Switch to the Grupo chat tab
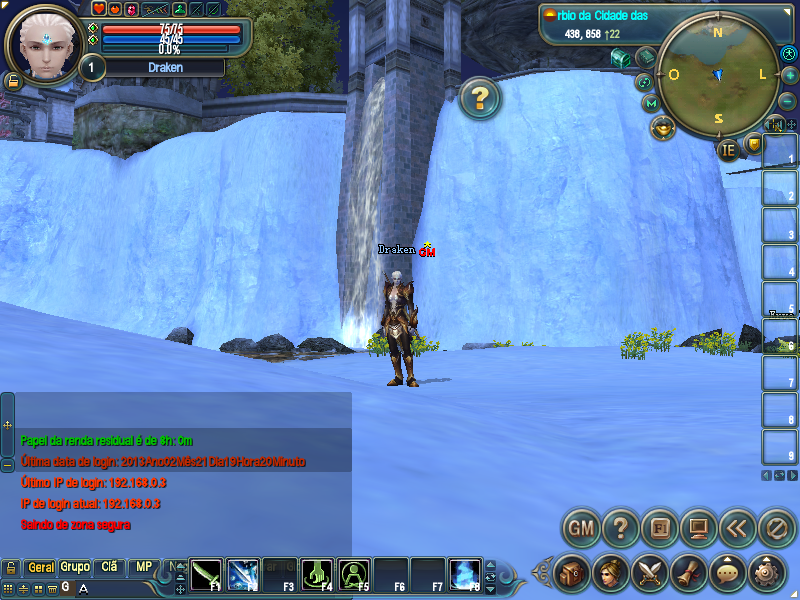Image resolution: width=800 pixels, height=600 pixels. 75,567
